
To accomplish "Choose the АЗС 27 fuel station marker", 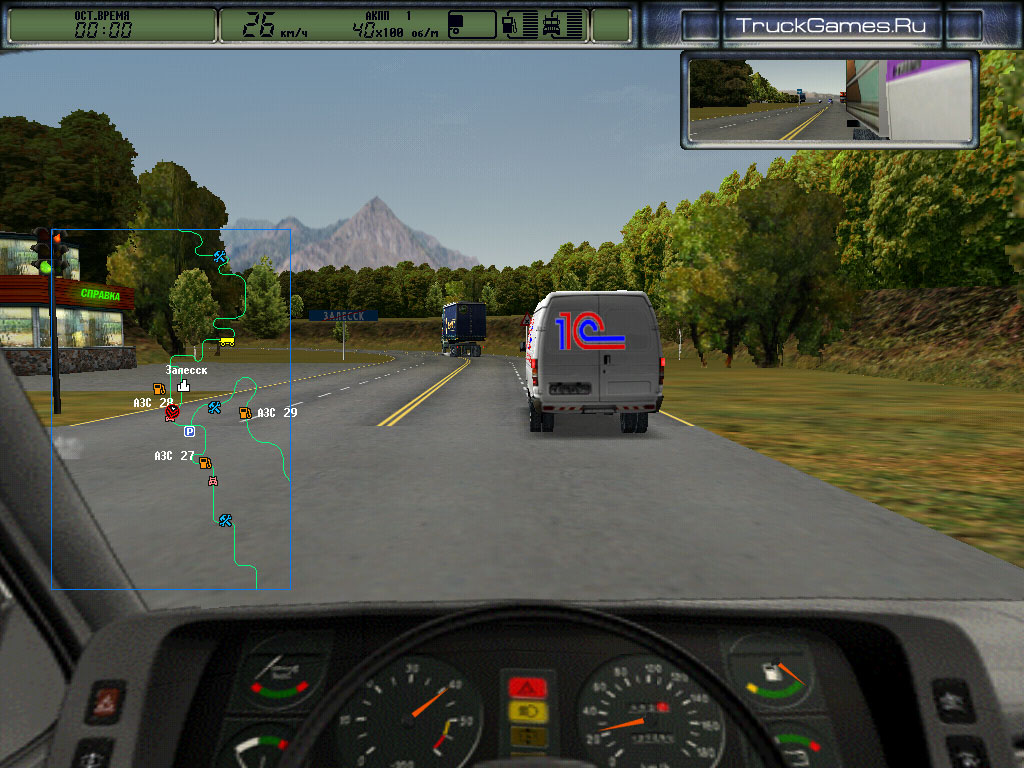I will 204,462.
